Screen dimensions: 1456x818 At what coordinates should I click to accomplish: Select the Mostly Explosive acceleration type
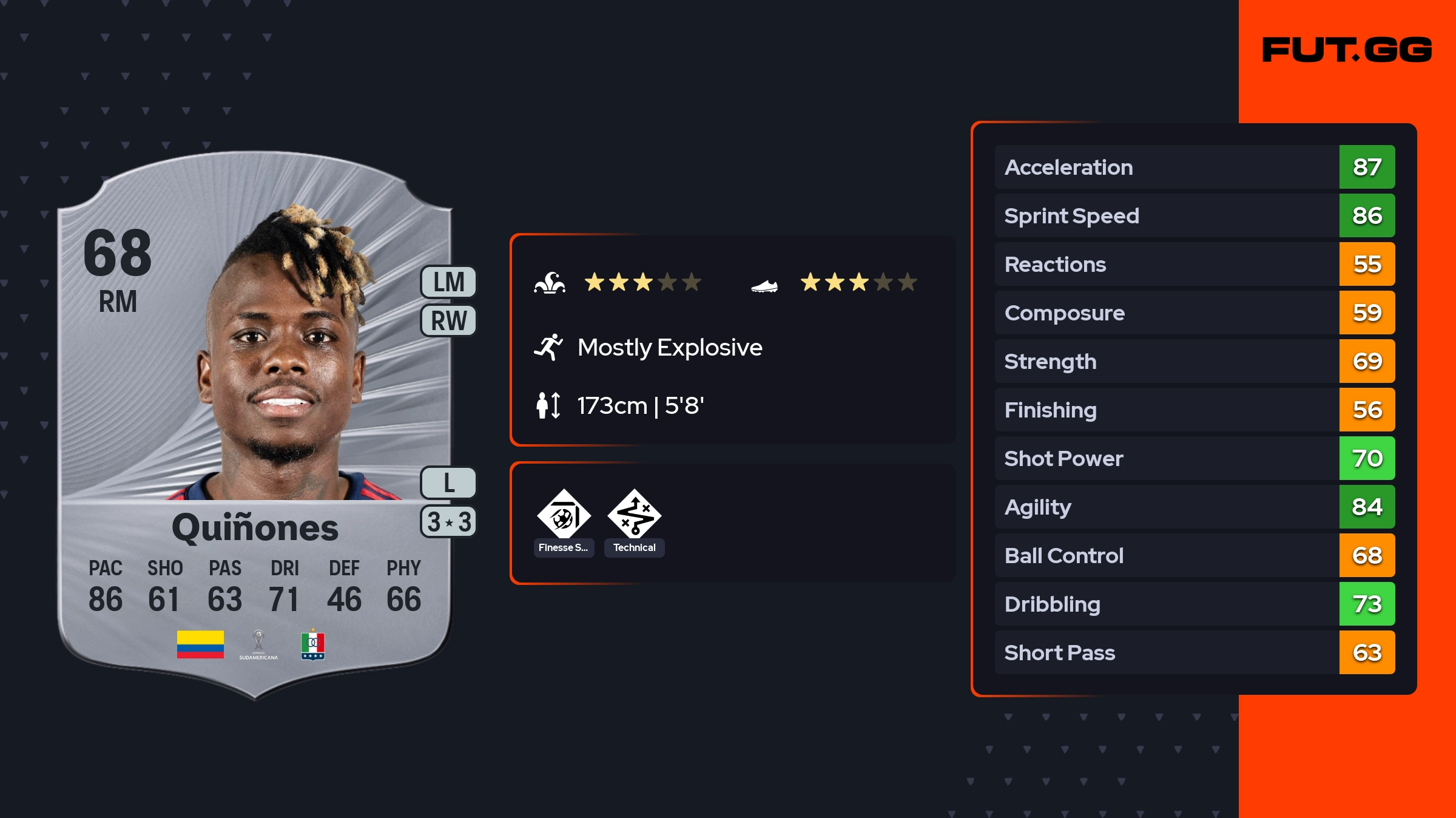point(669,348)
